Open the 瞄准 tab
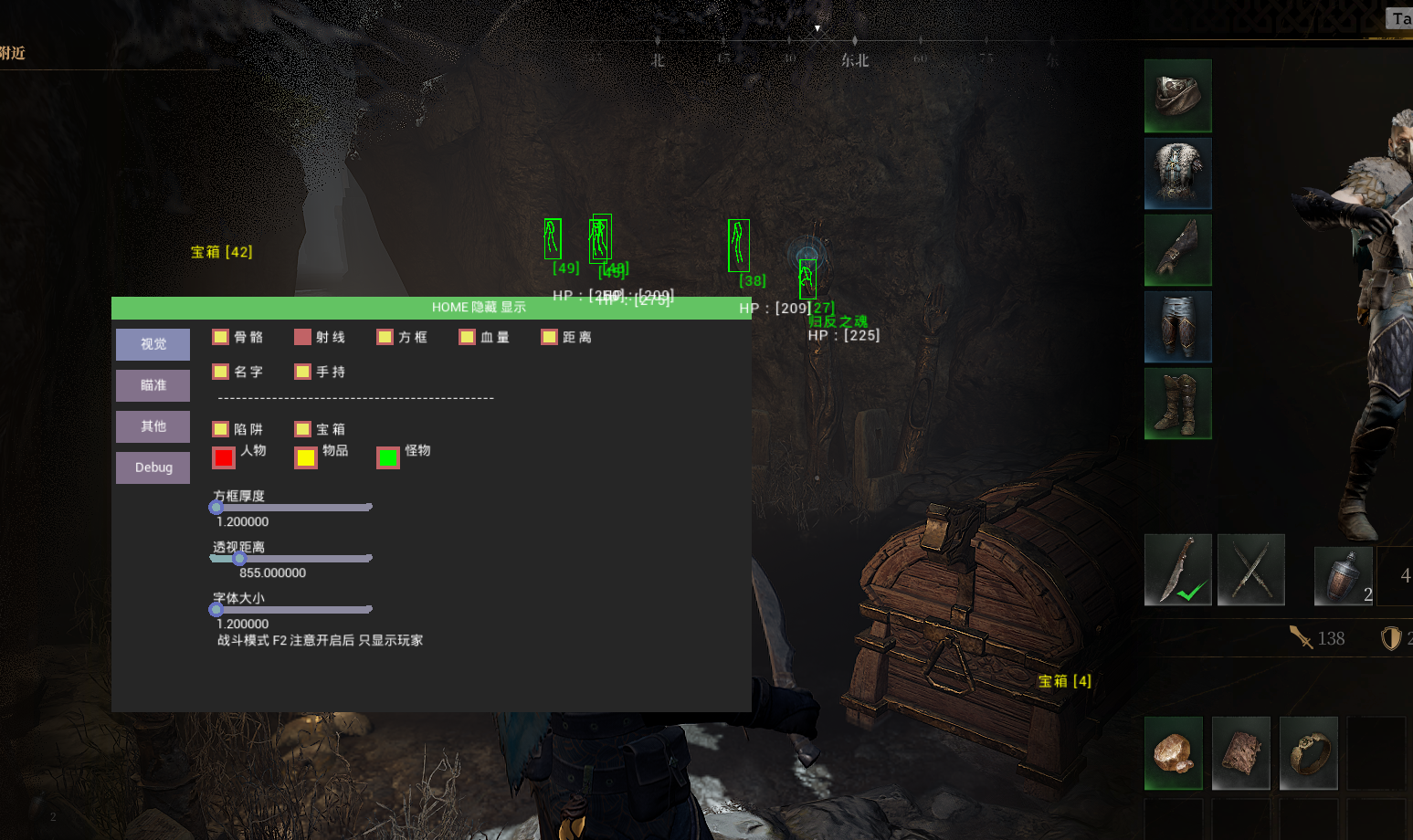Image resolution: width=1413 pixels, height=840 pixels. coord(153,385)
